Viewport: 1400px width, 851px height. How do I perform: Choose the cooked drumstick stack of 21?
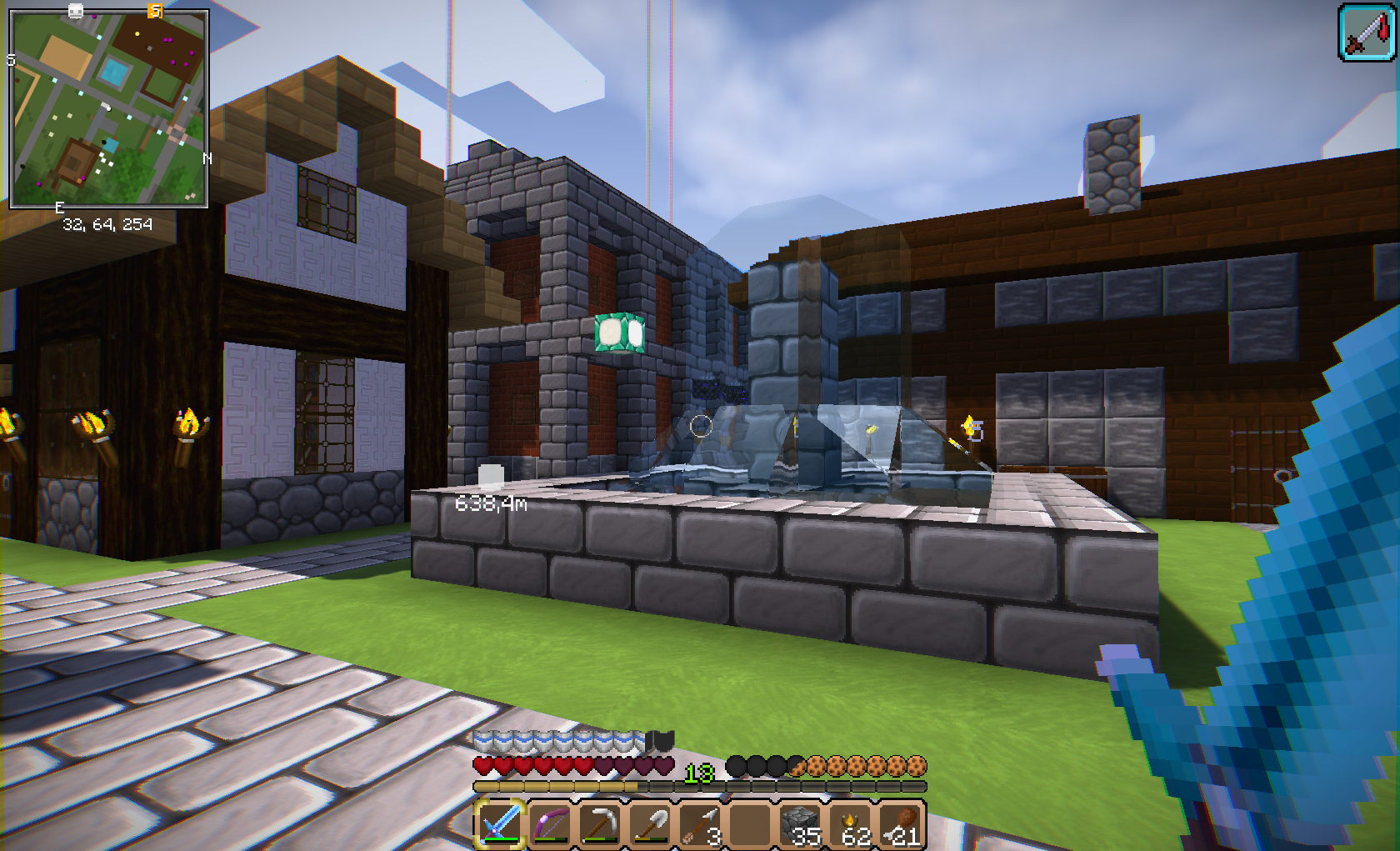coord(902,823)
